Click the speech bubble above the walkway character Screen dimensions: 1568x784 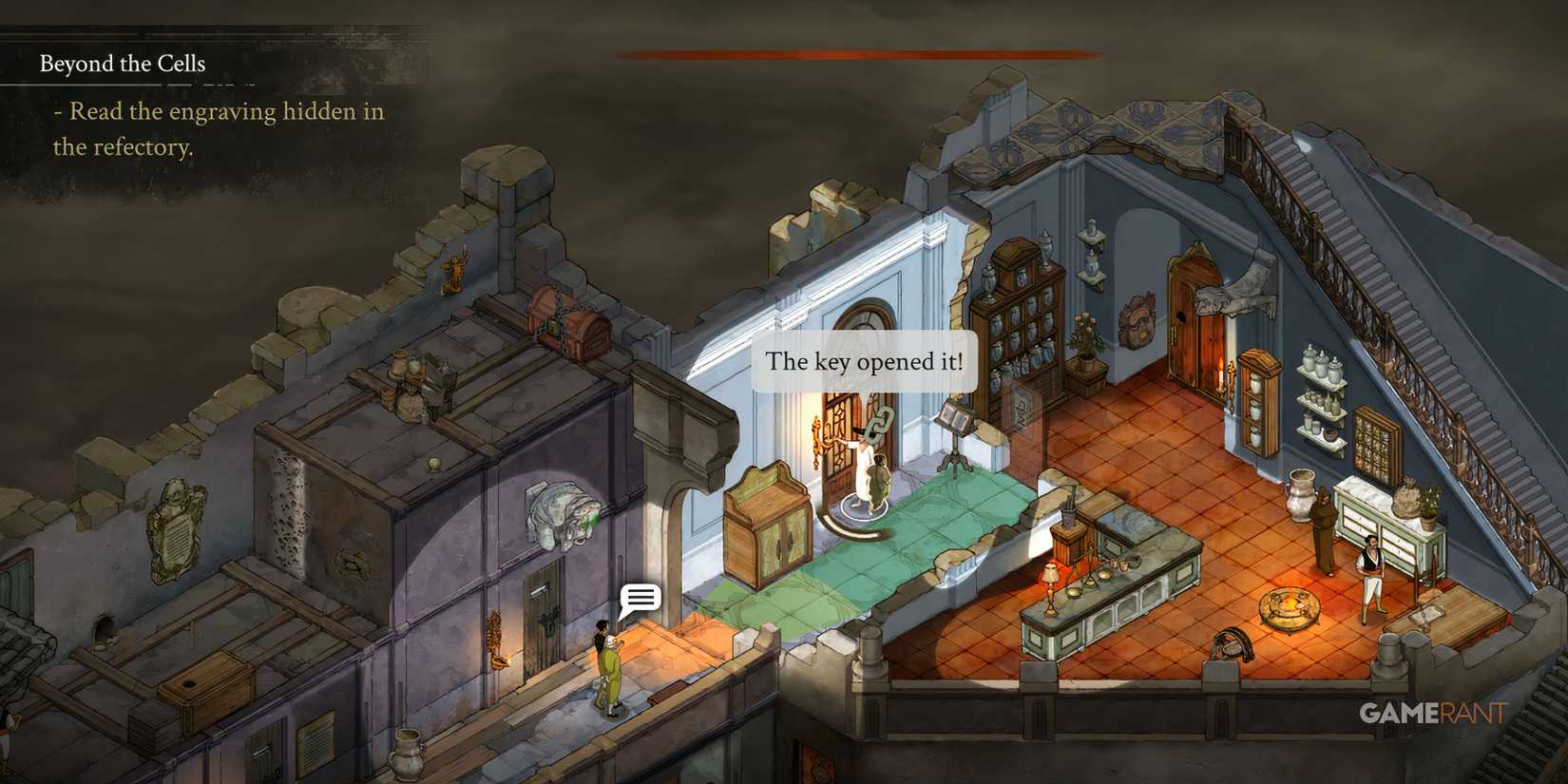point(640,599)
